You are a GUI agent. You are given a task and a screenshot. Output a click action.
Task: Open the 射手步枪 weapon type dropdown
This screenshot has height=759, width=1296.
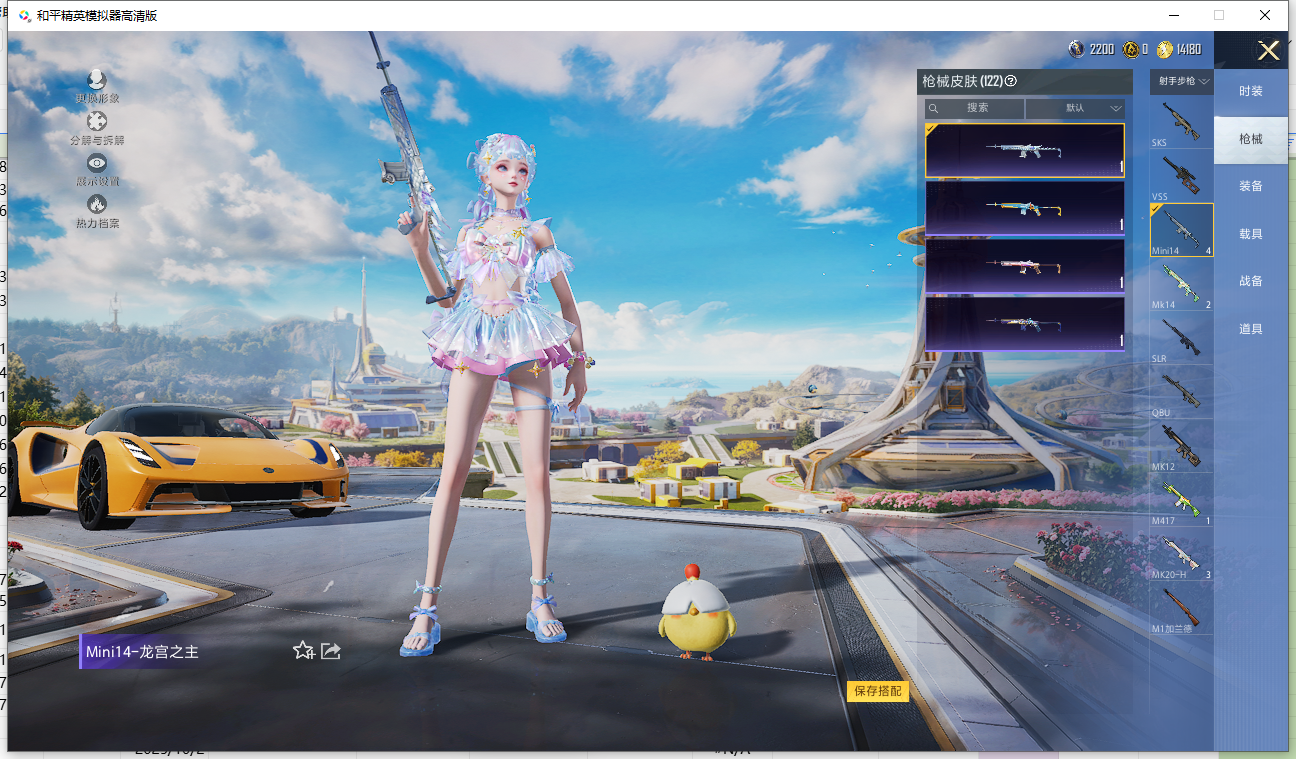point(1184,81)
